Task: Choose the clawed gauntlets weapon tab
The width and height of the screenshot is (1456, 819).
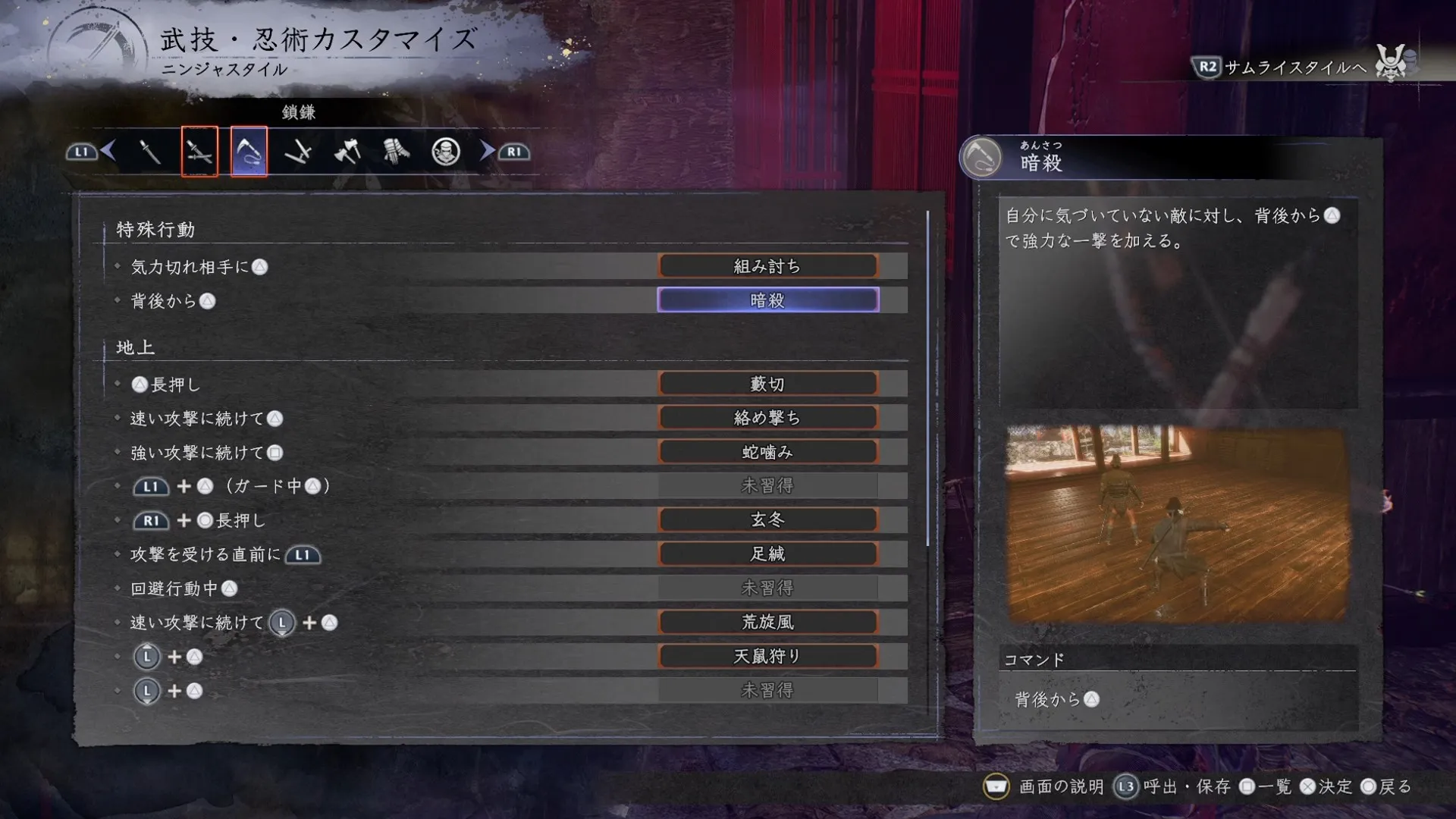Action: 396,152
